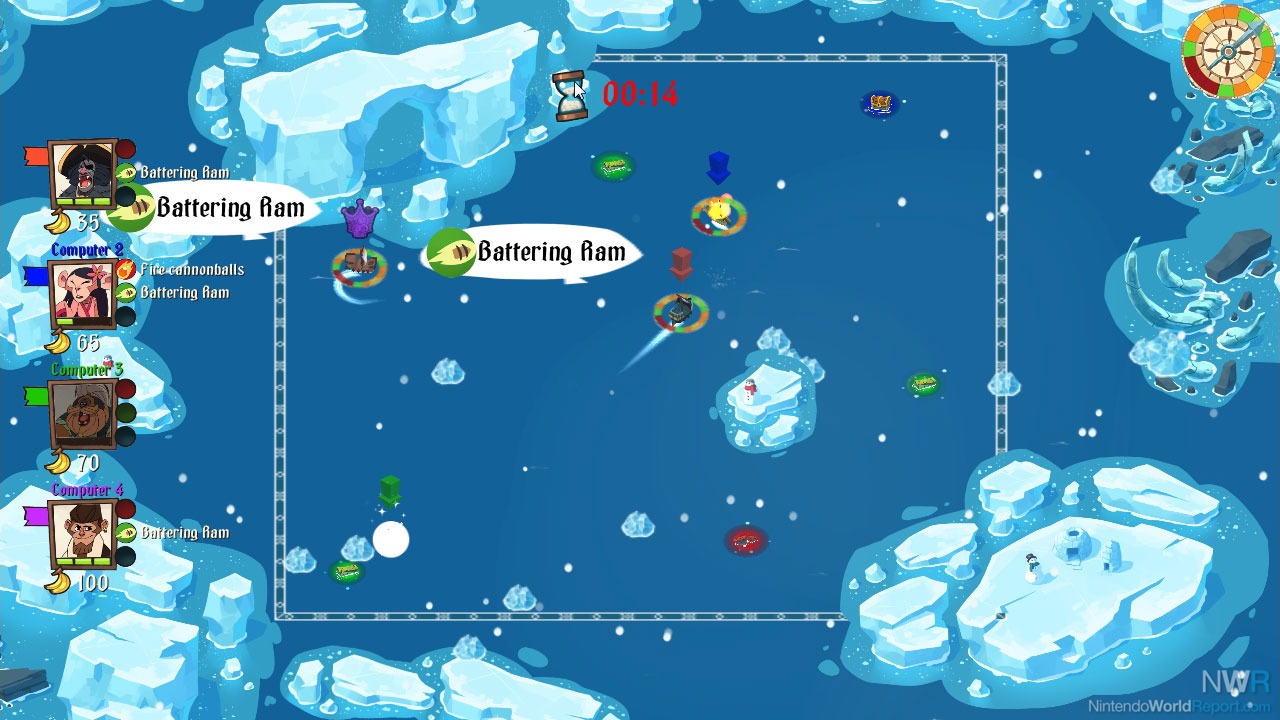Select Computer 4's Battering Ram icon
The height and width of the screenshot is (720, 1280).
(126, 533)
